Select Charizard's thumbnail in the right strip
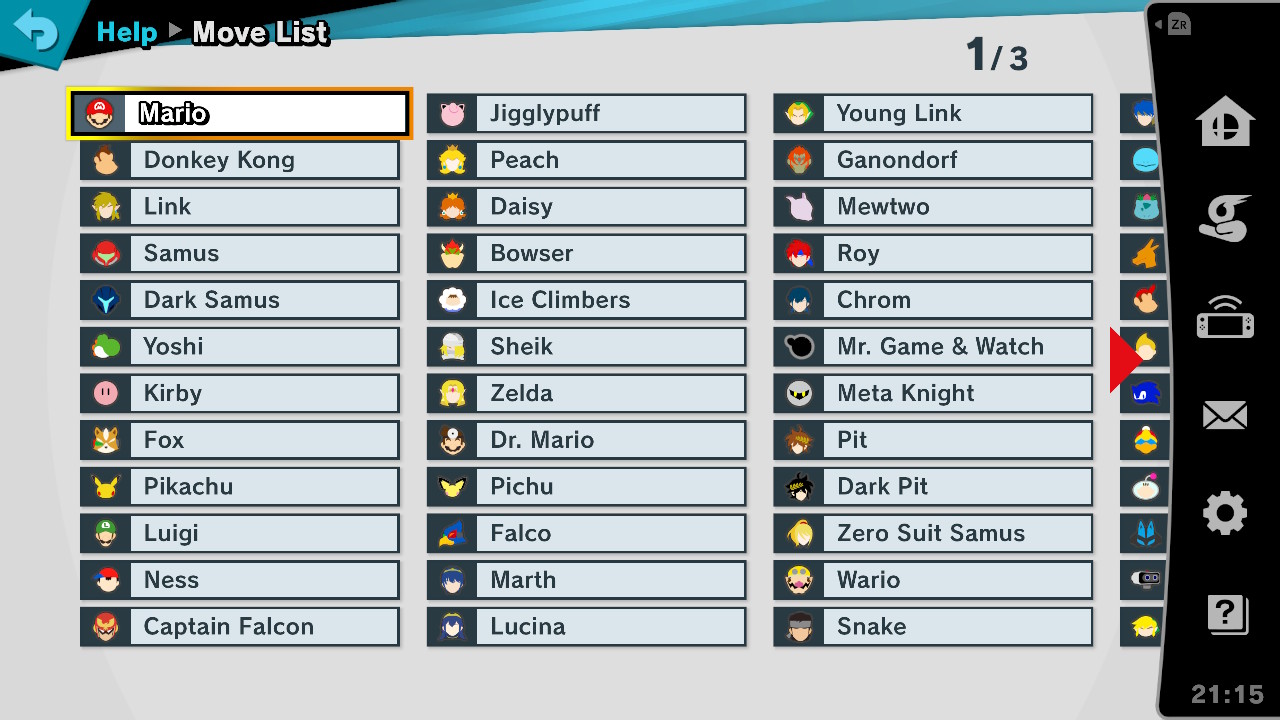Screen dimensions: 1280x720 [x=1143, y=253]
